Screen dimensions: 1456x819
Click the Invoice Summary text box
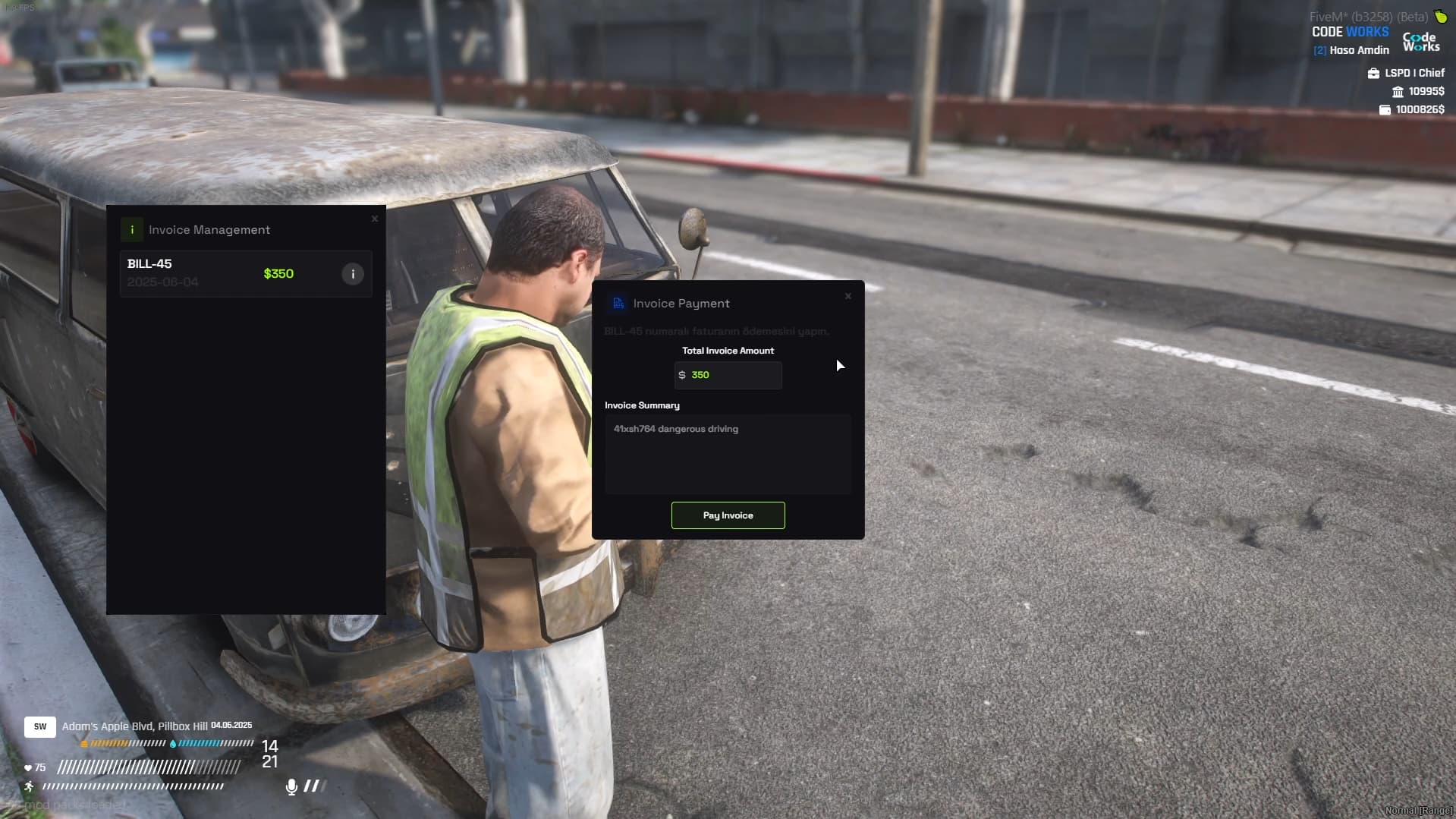728,454
